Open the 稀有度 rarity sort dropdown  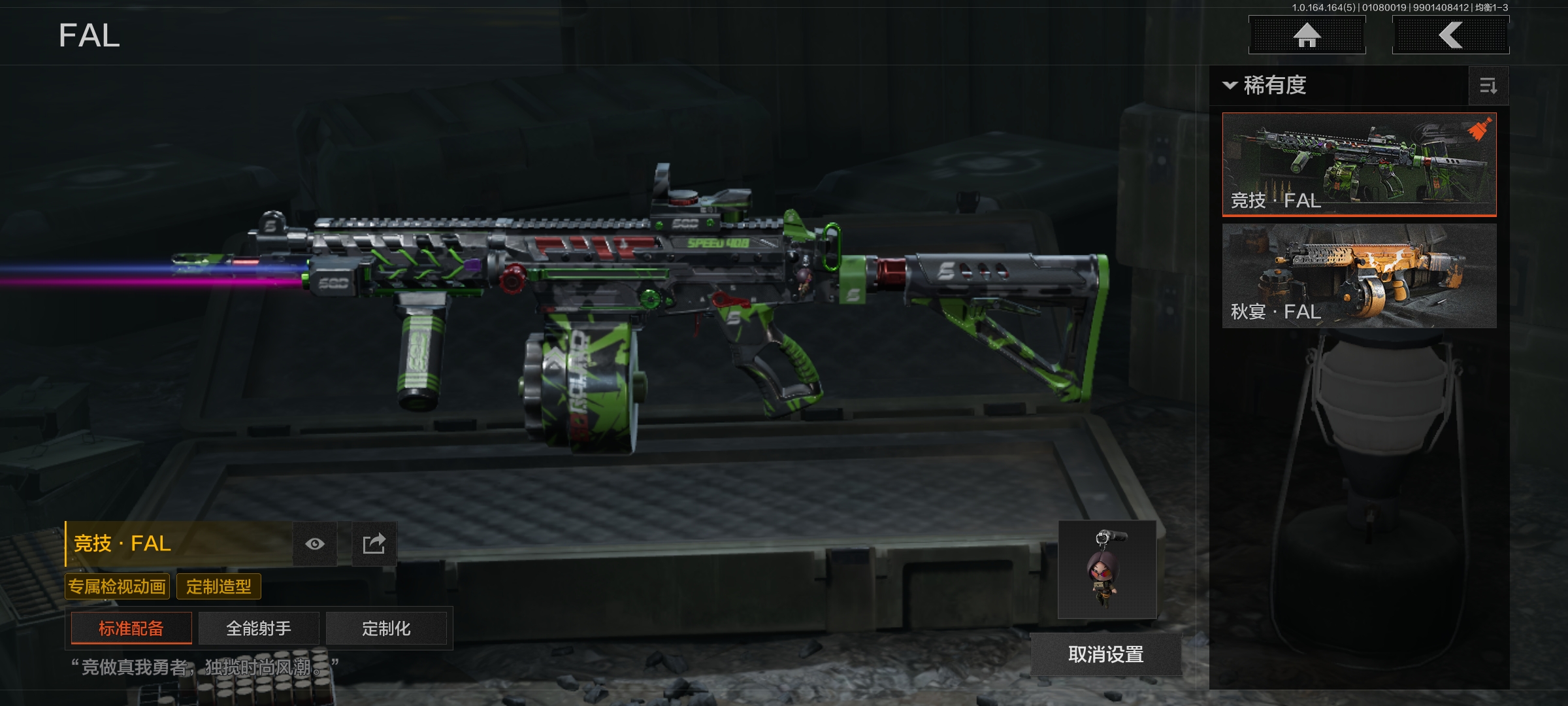[x=1266, y=86]
